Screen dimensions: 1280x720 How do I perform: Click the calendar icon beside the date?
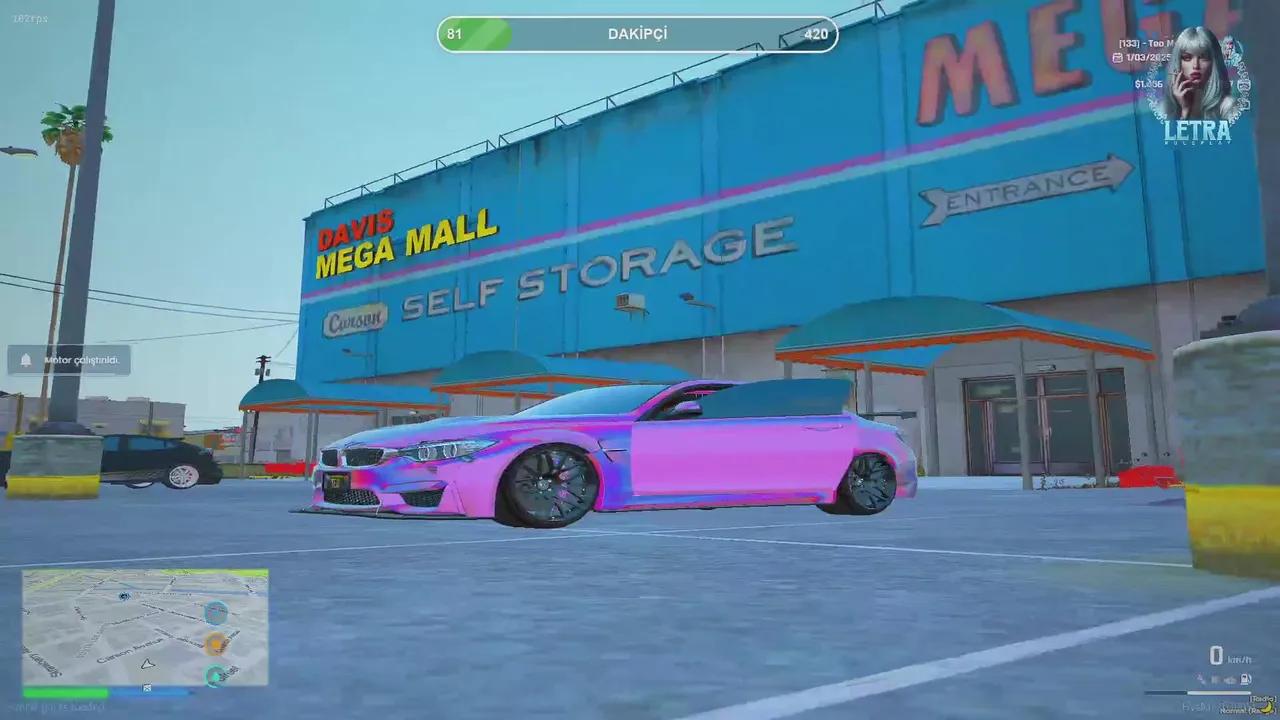[x=1117, y=58]
